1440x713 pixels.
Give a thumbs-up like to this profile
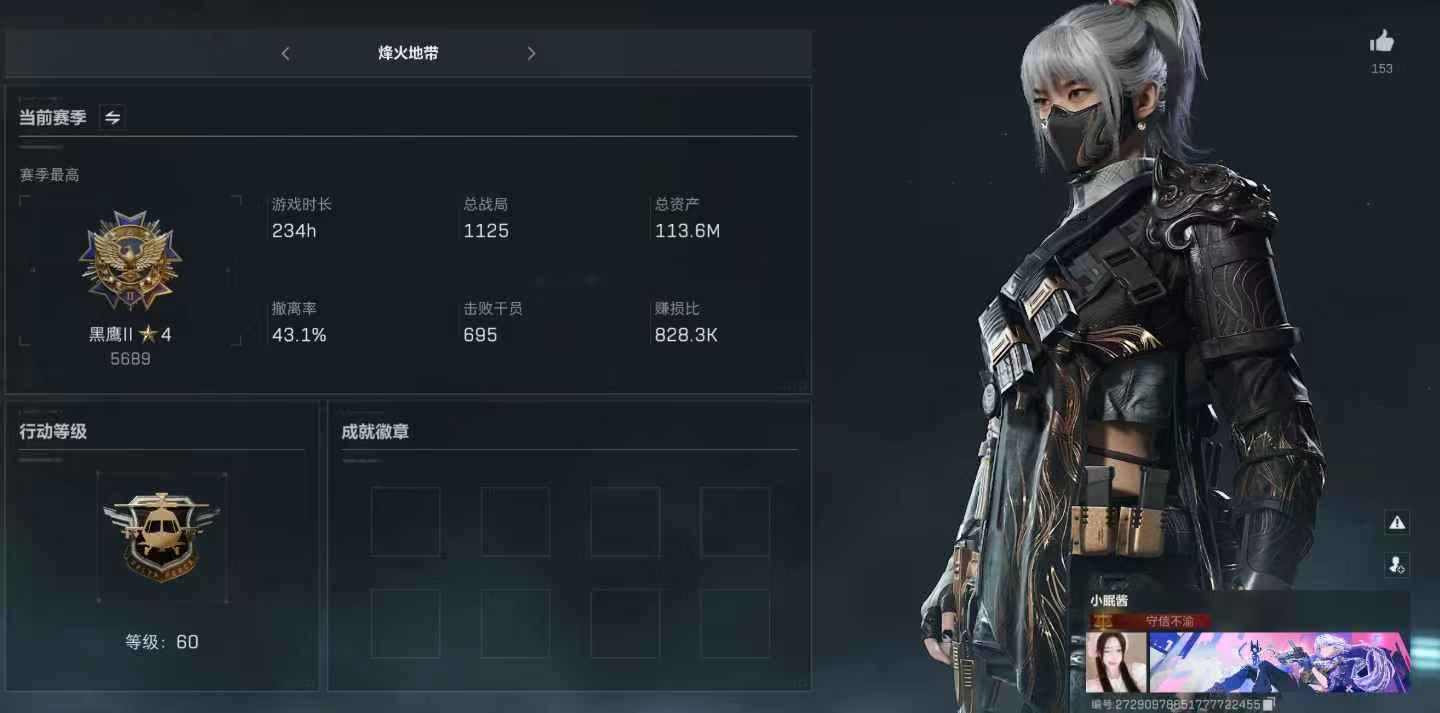coord(1381,42)
